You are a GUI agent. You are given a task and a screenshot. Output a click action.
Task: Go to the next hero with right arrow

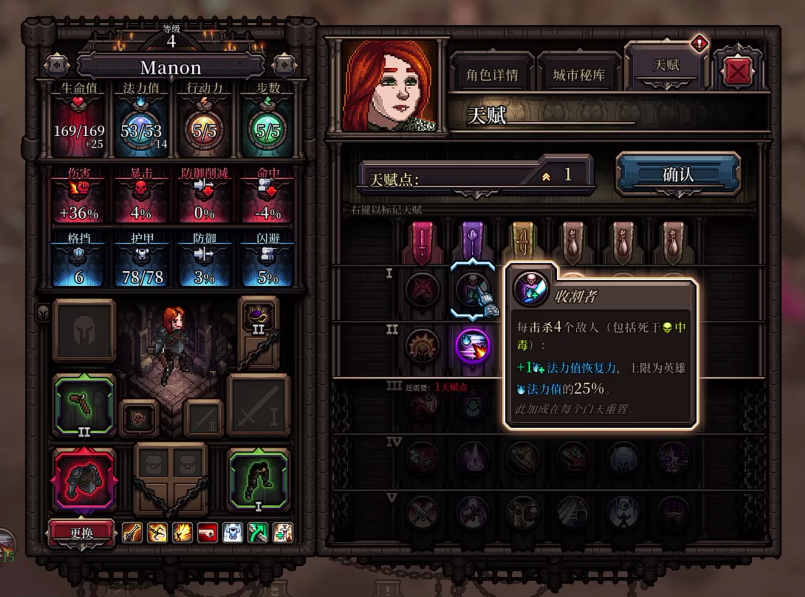click(285, 66)
